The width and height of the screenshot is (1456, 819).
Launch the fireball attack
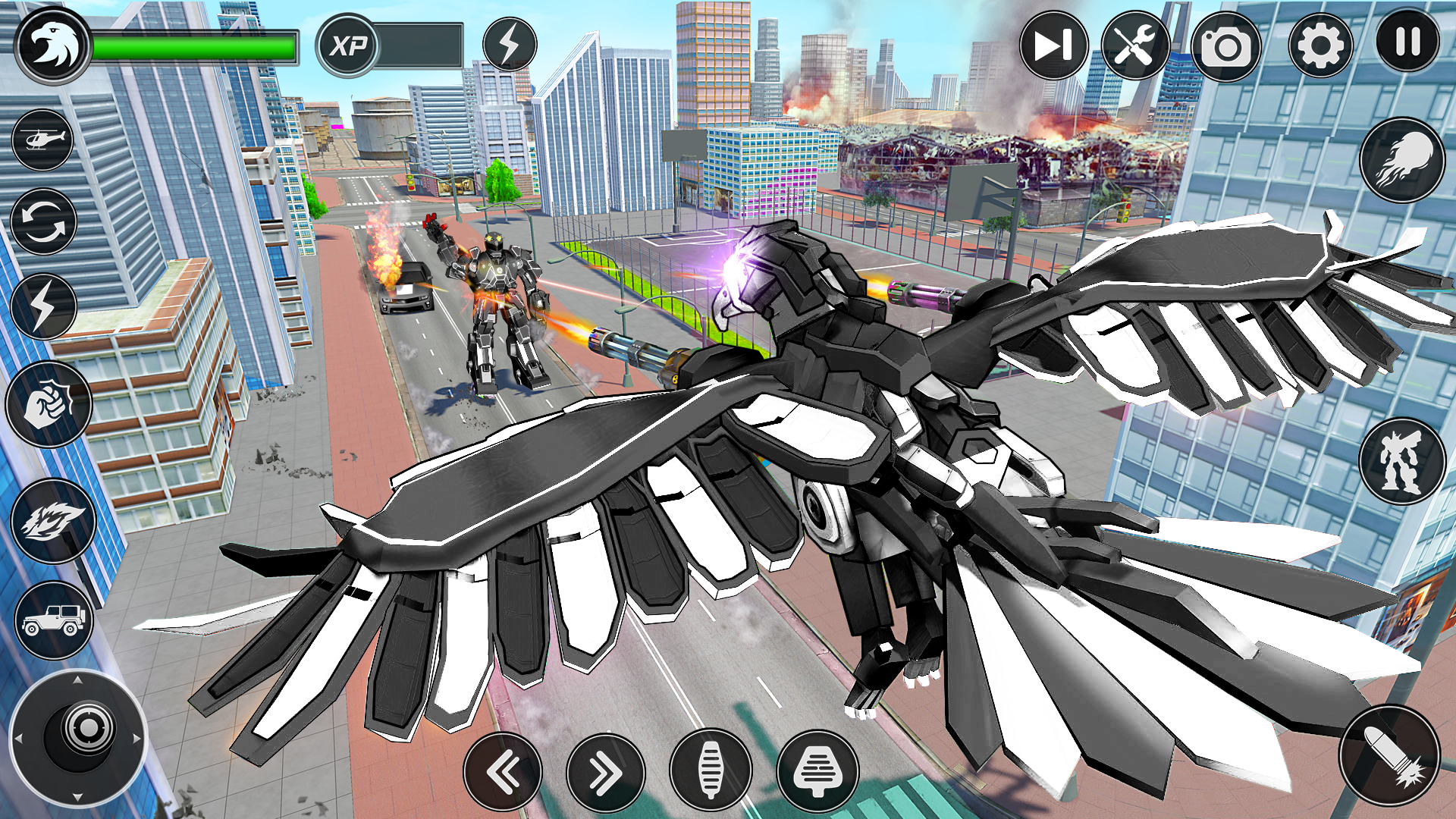click(x=1401, y=160)
